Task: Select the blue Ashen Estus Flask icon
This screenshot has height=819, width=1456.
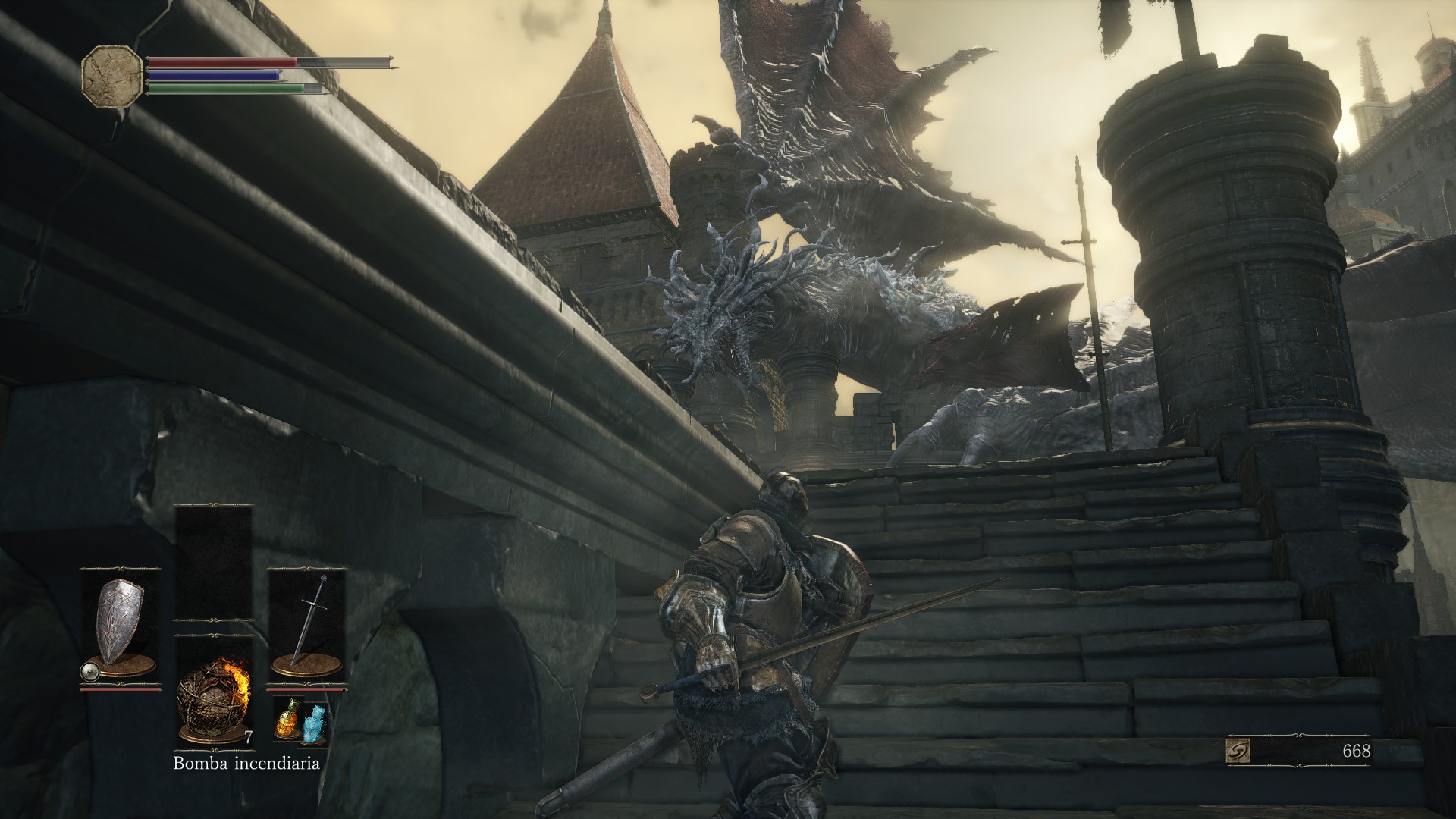Action: [313, 725]
